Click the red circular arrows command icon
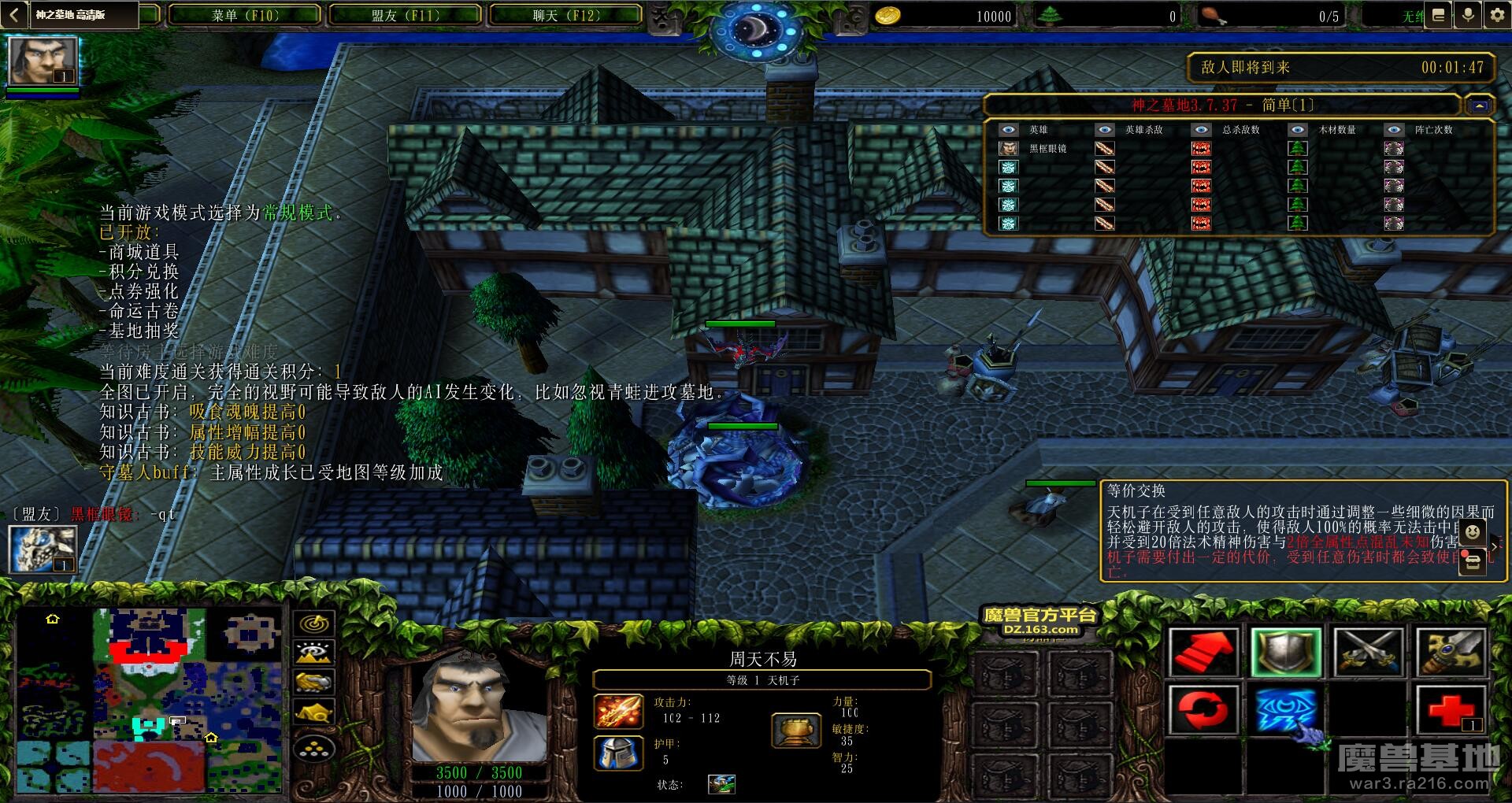This screenshot has height=803, width=1512. 1202,710
